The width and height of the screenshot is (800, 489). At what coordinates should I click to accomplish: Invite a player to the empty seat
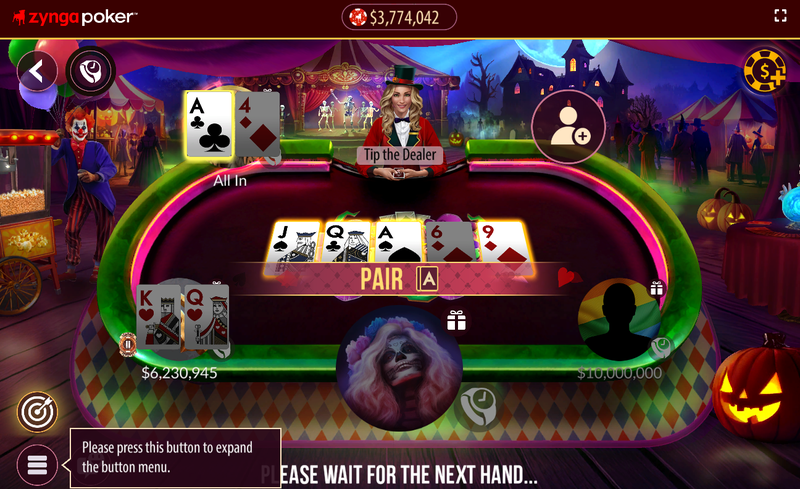point(568,127)
